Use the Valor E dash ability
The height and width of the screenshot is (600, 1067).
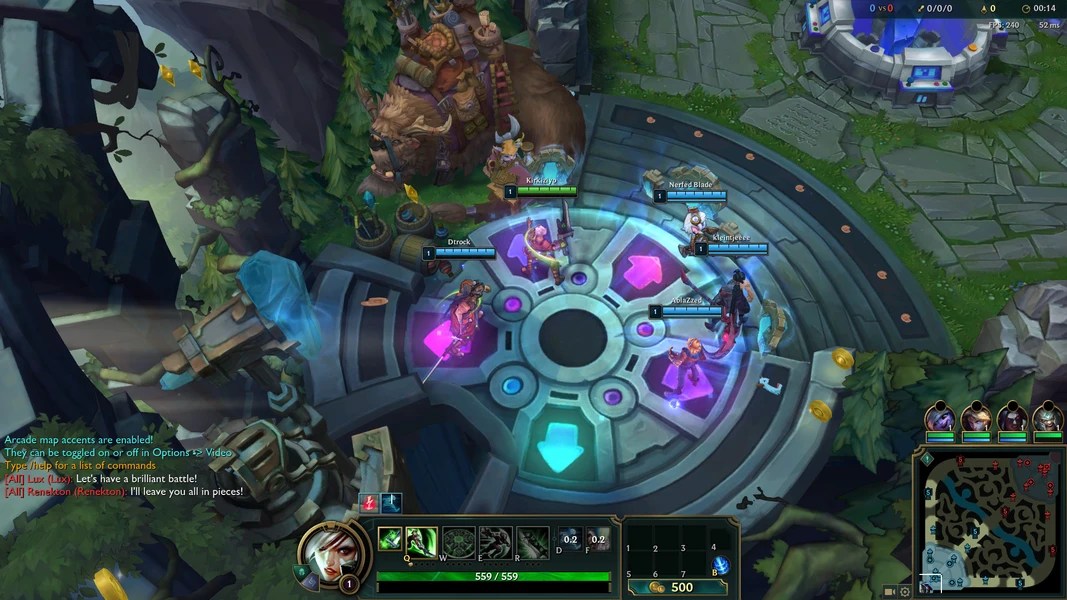pos(495,542)
